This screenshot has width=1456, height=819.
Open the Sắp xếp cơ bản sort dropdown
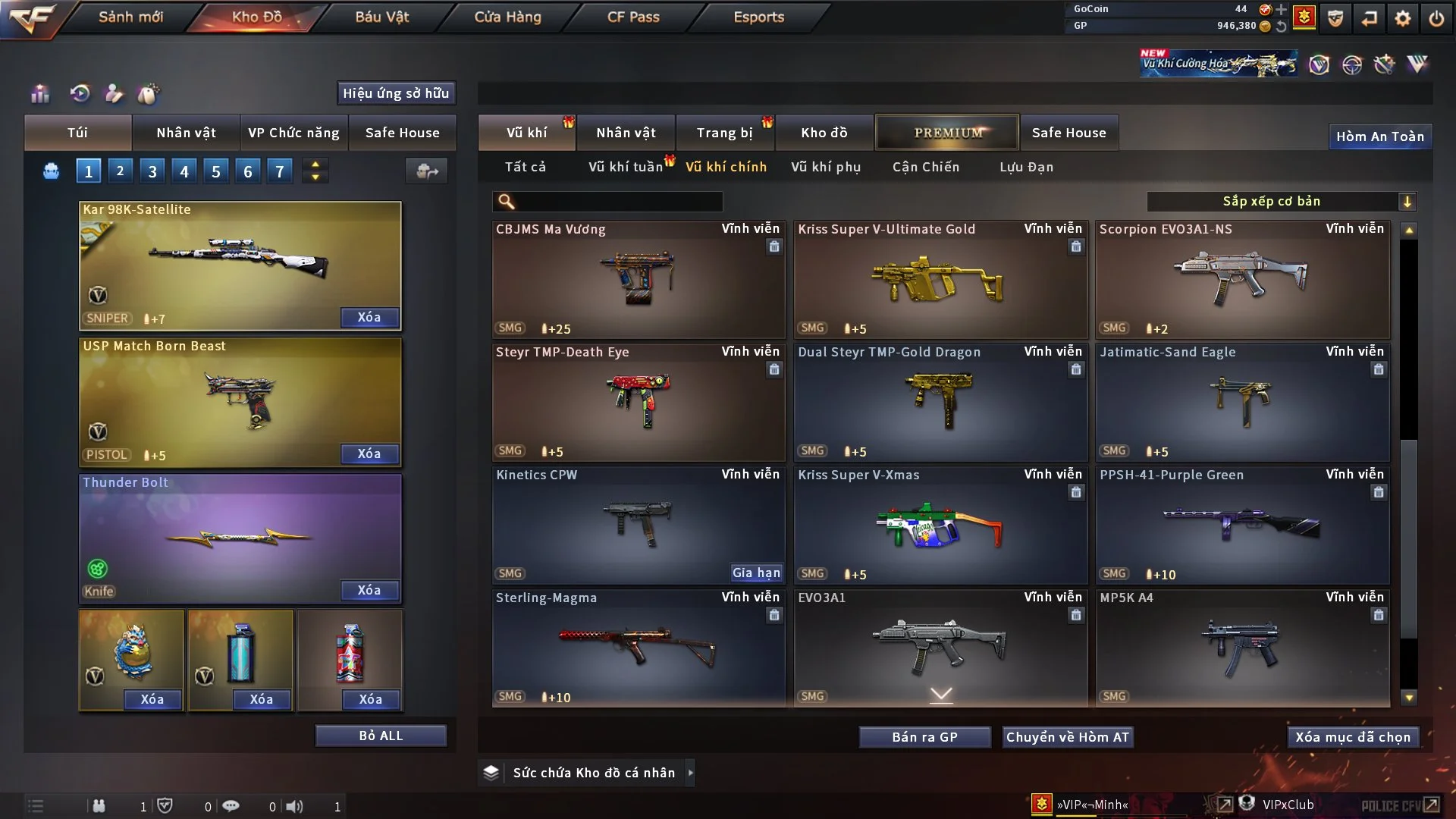pos(1281,201)
